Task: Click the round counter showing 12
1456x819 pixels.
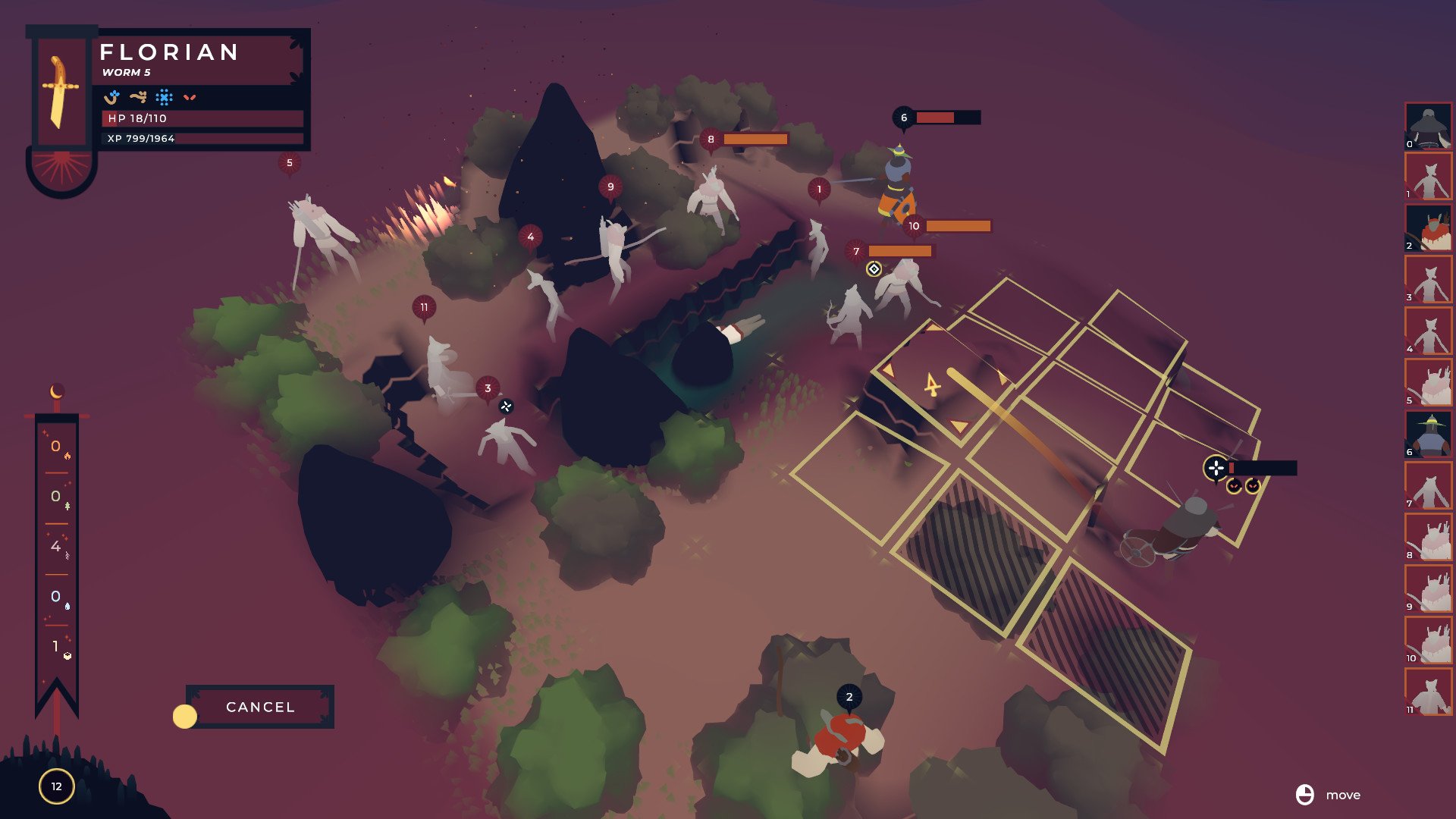Action: coord(56,786)
